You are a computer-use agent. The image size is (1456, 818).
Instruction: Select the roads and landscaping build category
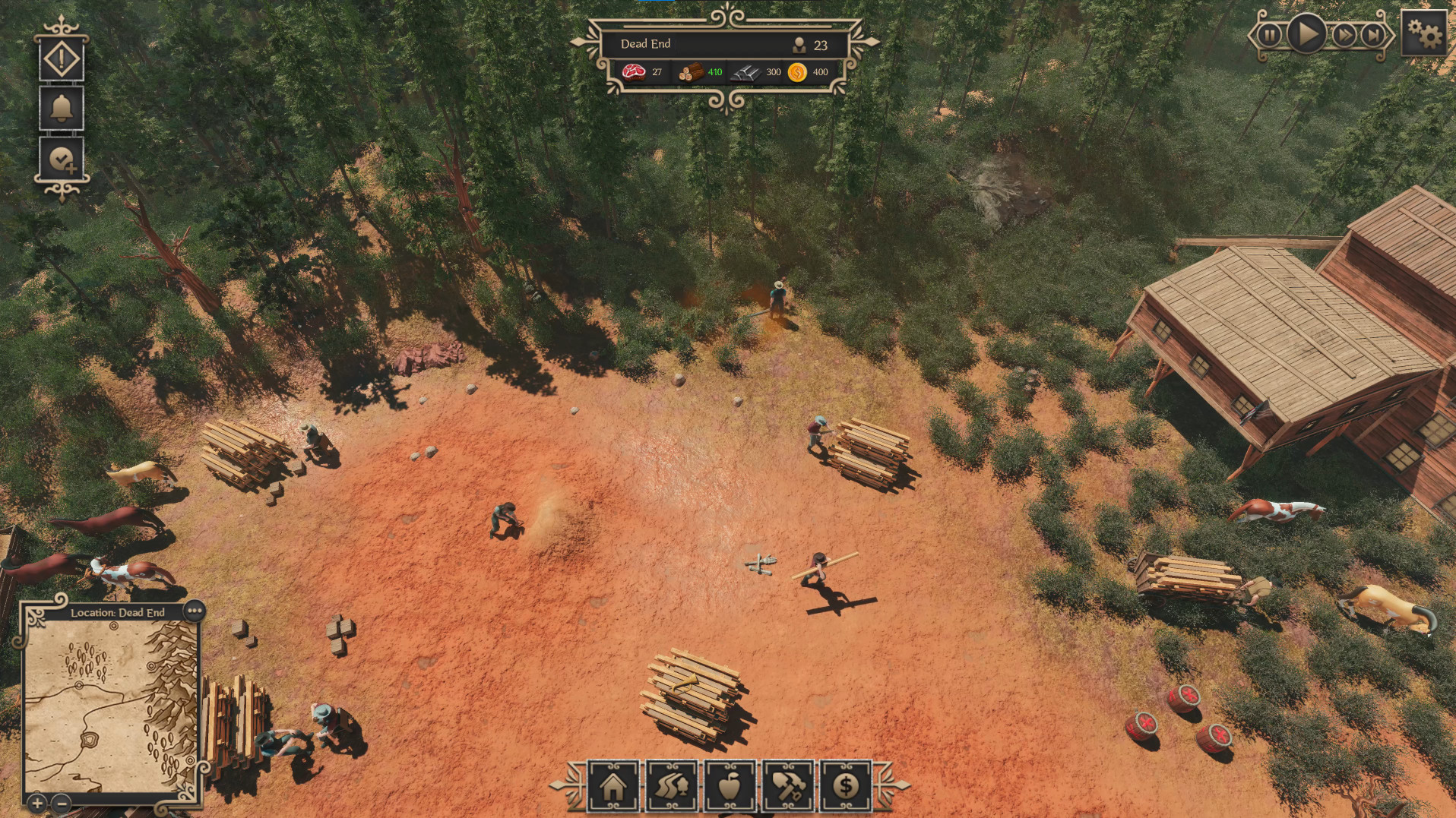670,786
